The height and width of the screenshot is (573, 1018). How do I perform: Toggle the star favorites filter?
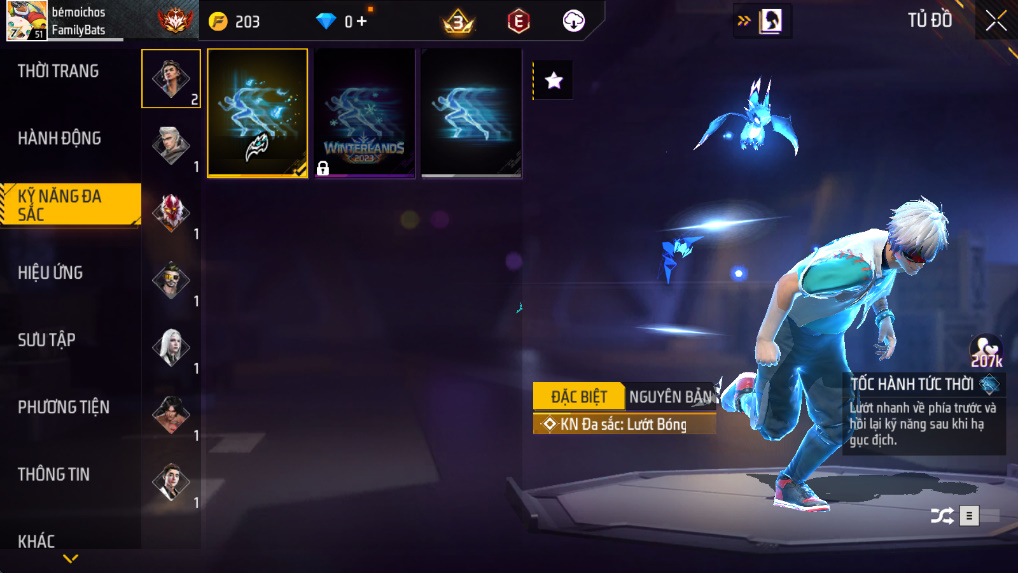coord(554,81)
